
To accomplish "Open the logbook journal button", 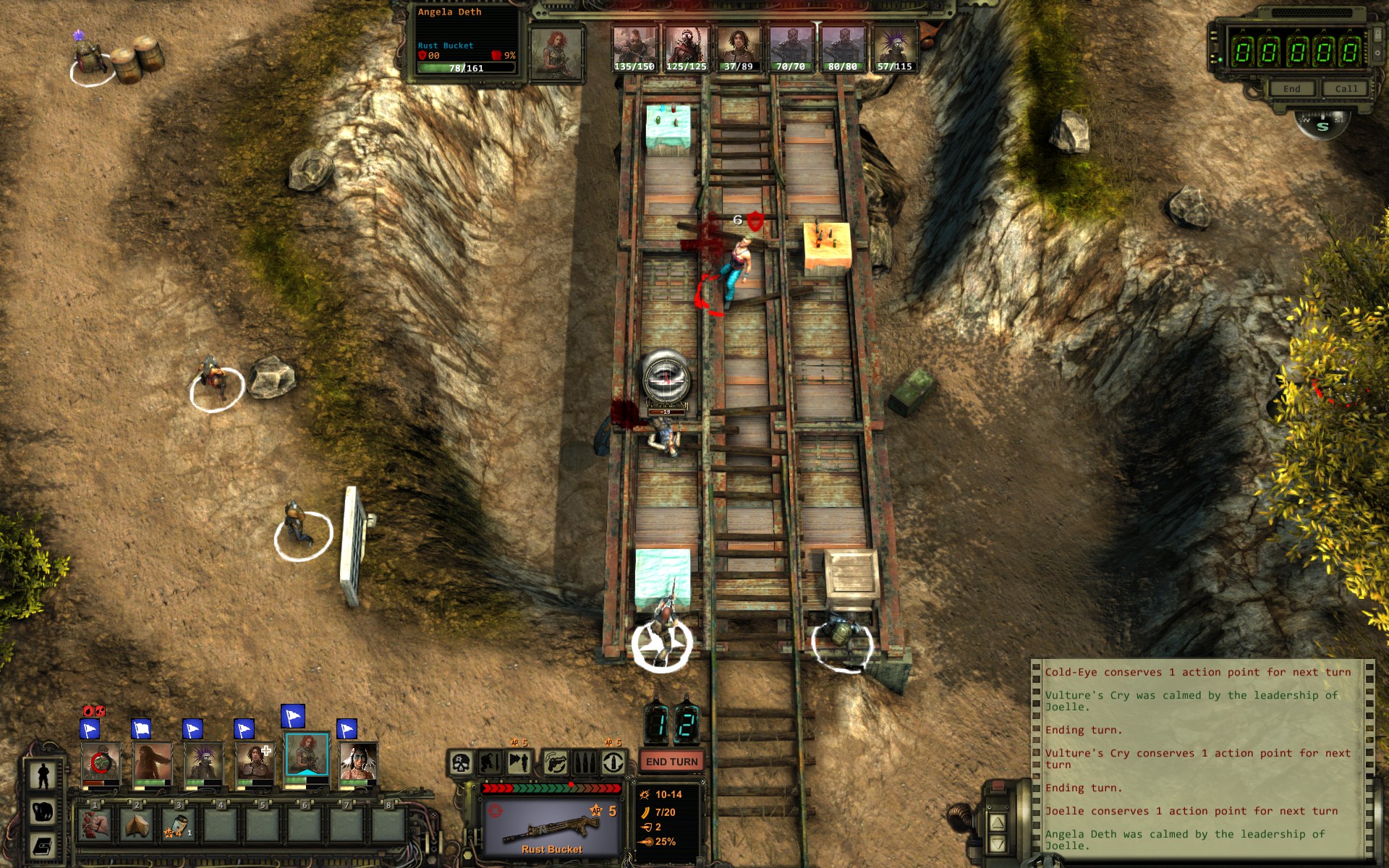I will [43, 845].
